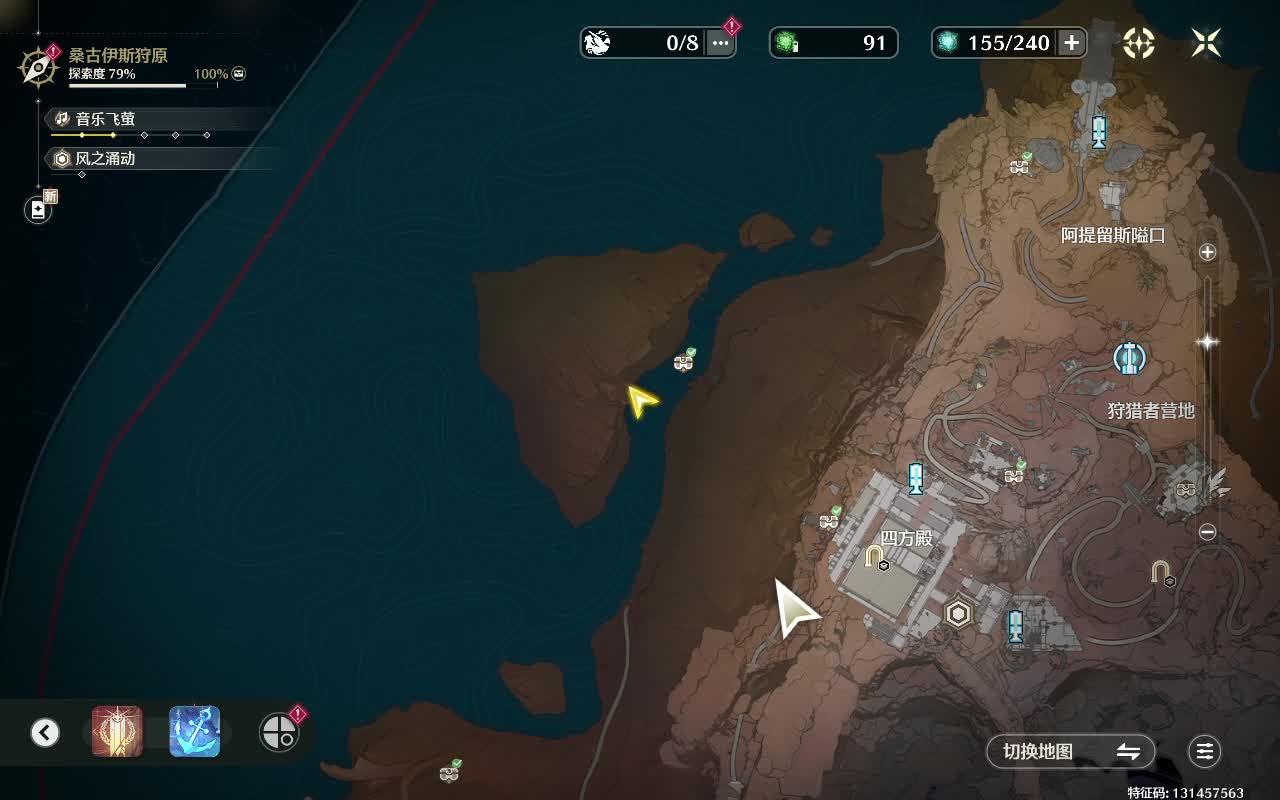Open the gold star compass icon
Viewport: 1280px width, 800px height.
(x=1139, y=42)
